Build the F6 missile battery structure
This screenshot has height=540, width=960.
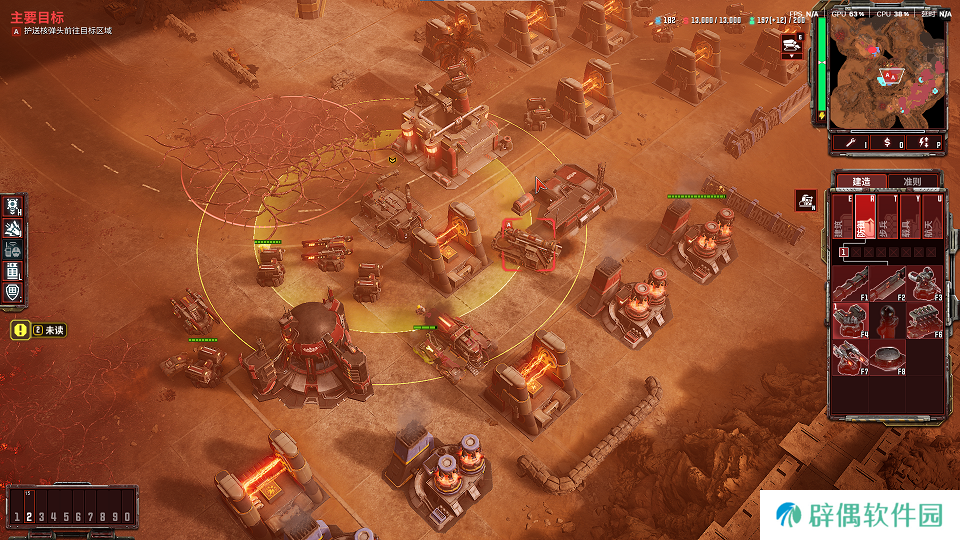[x=925, y=320]
